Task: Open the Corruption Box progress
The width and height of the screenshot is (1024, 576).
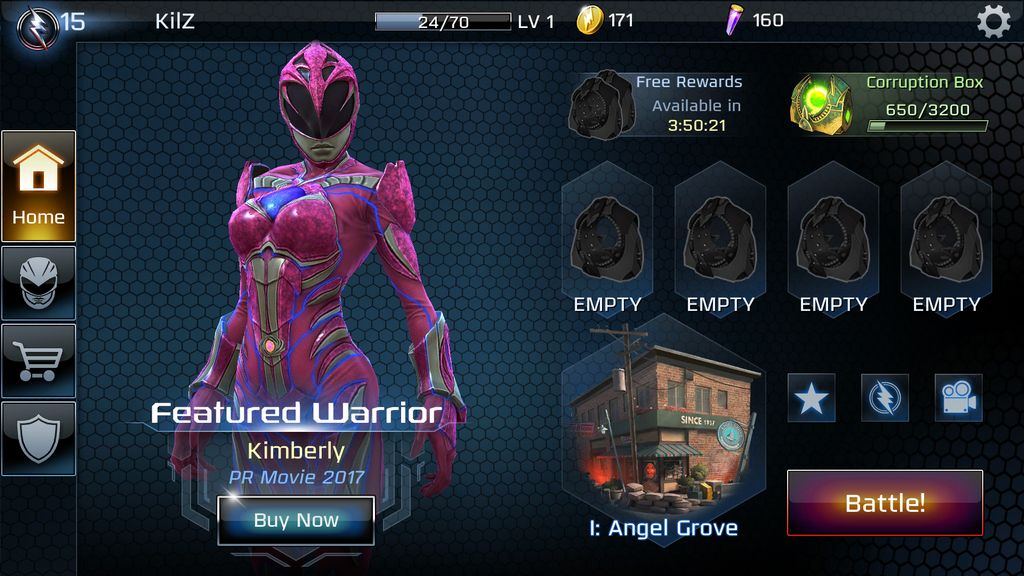Action: click(x=820, y=104)
